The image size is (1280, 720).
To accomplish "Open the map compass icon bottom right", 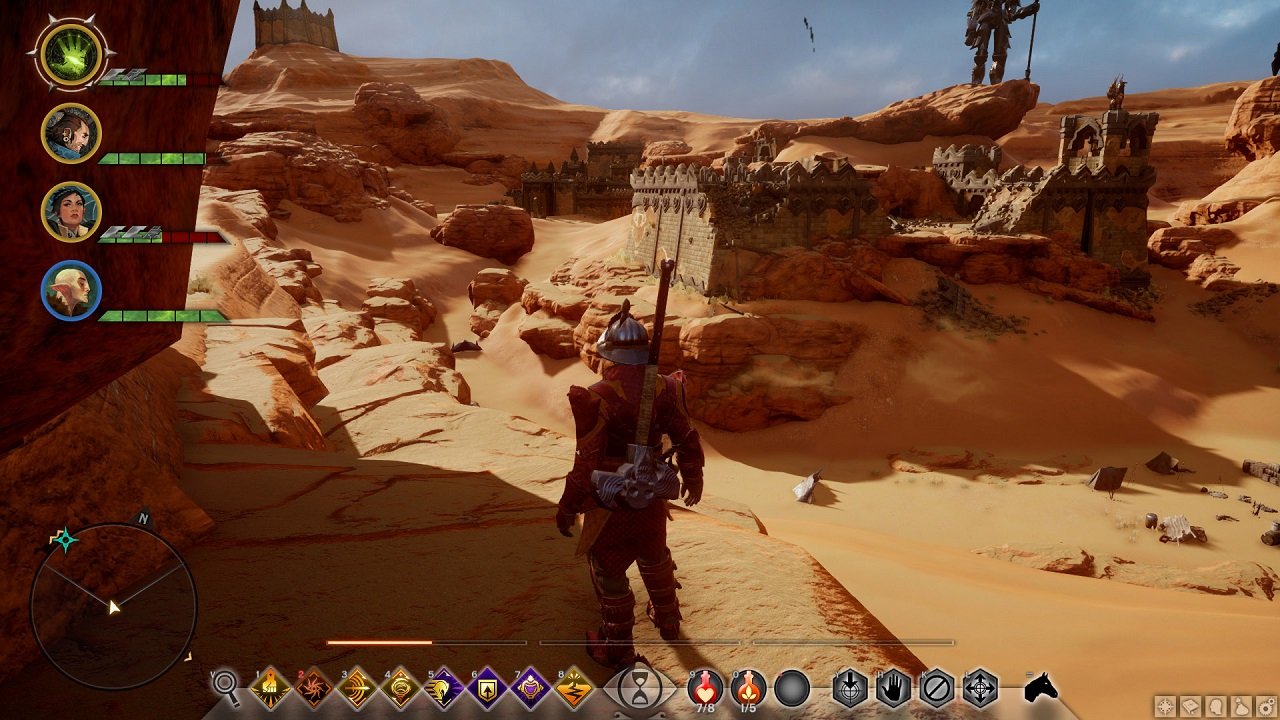I will point(1165,705).
